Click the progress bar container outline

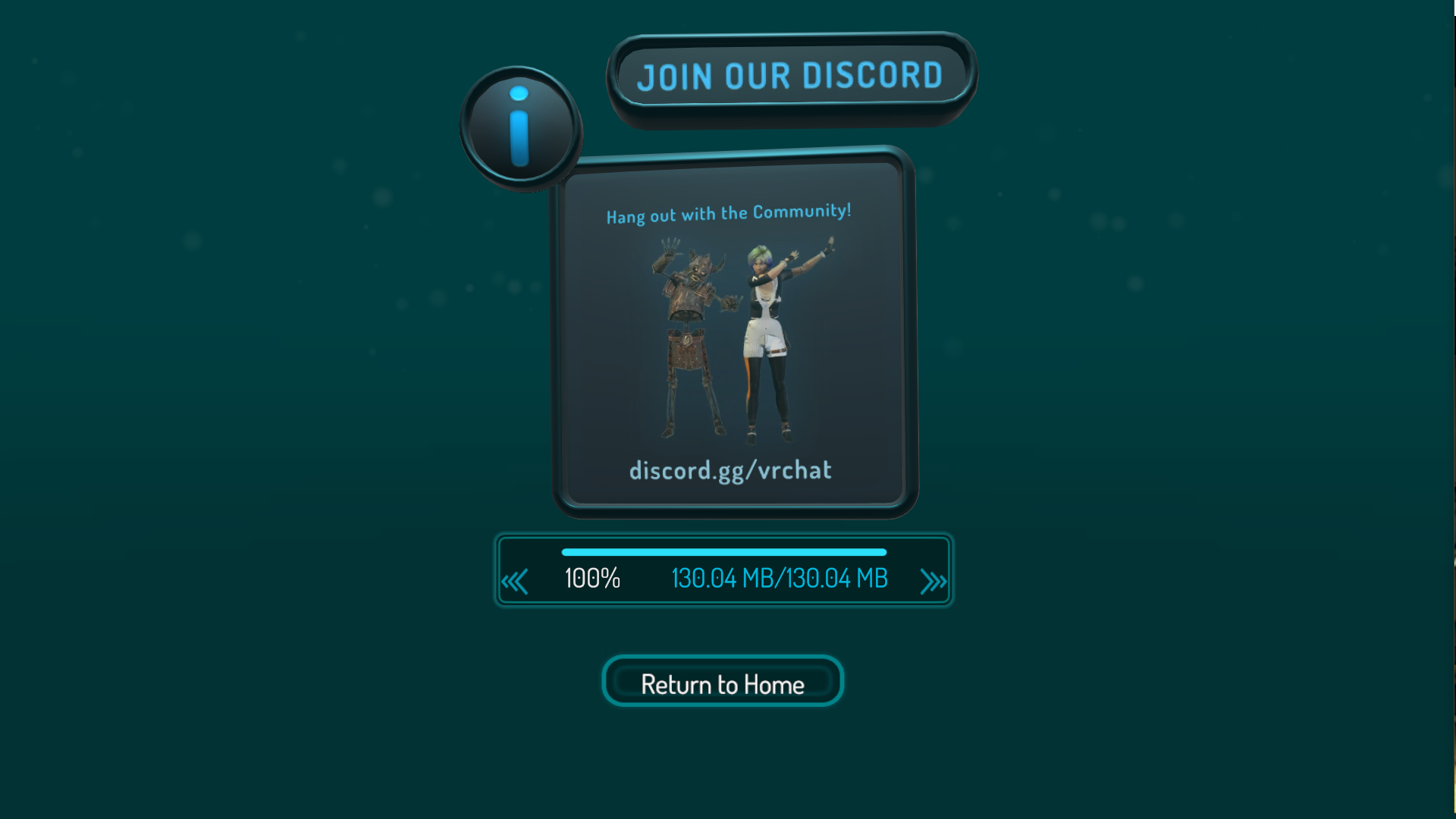722,570
